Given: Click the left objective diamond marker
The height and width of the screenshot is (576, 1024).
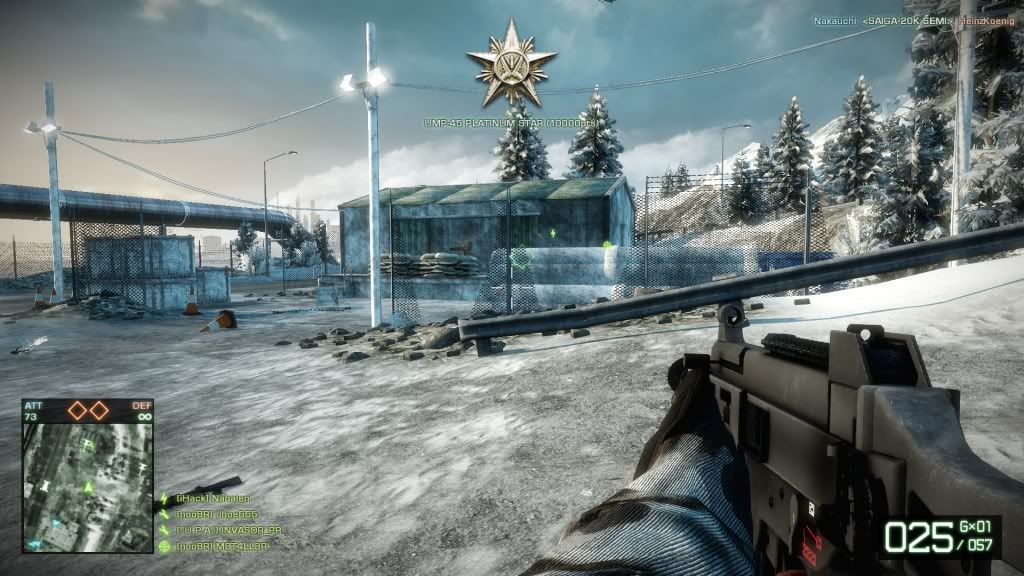Looking at the screenshot, I should [76, 410].
